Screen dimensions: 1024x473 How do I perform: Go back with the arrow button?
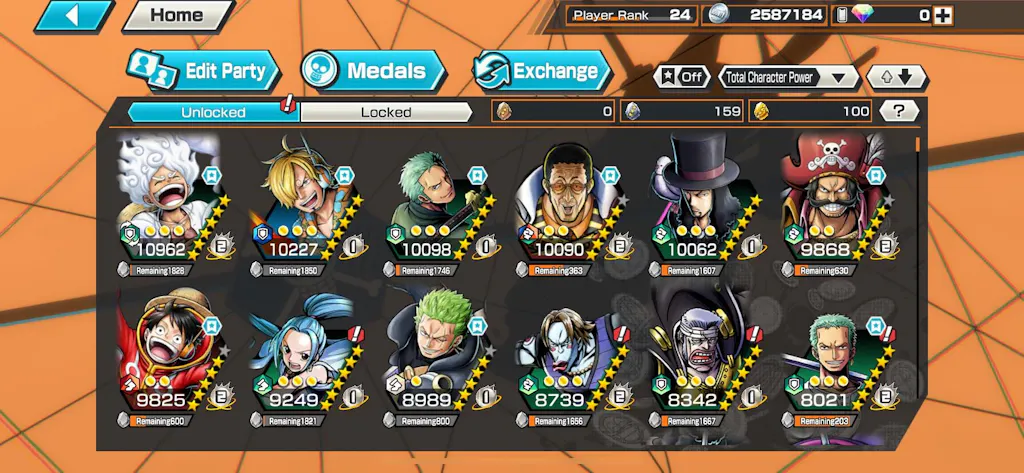[75, 15]
